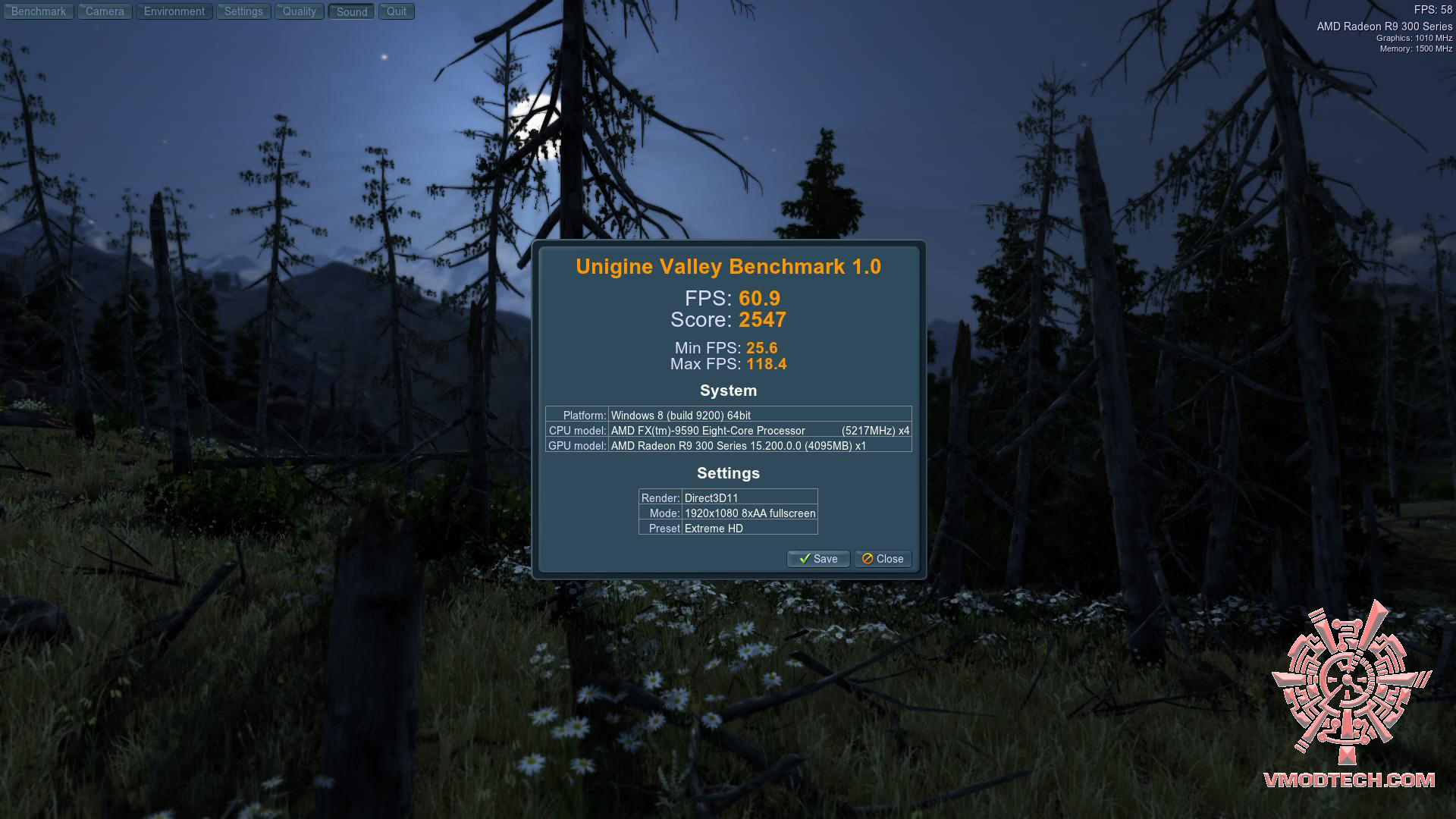The image size is (1456, 819).
Task: Save the benchmark results
Action: 818,559
